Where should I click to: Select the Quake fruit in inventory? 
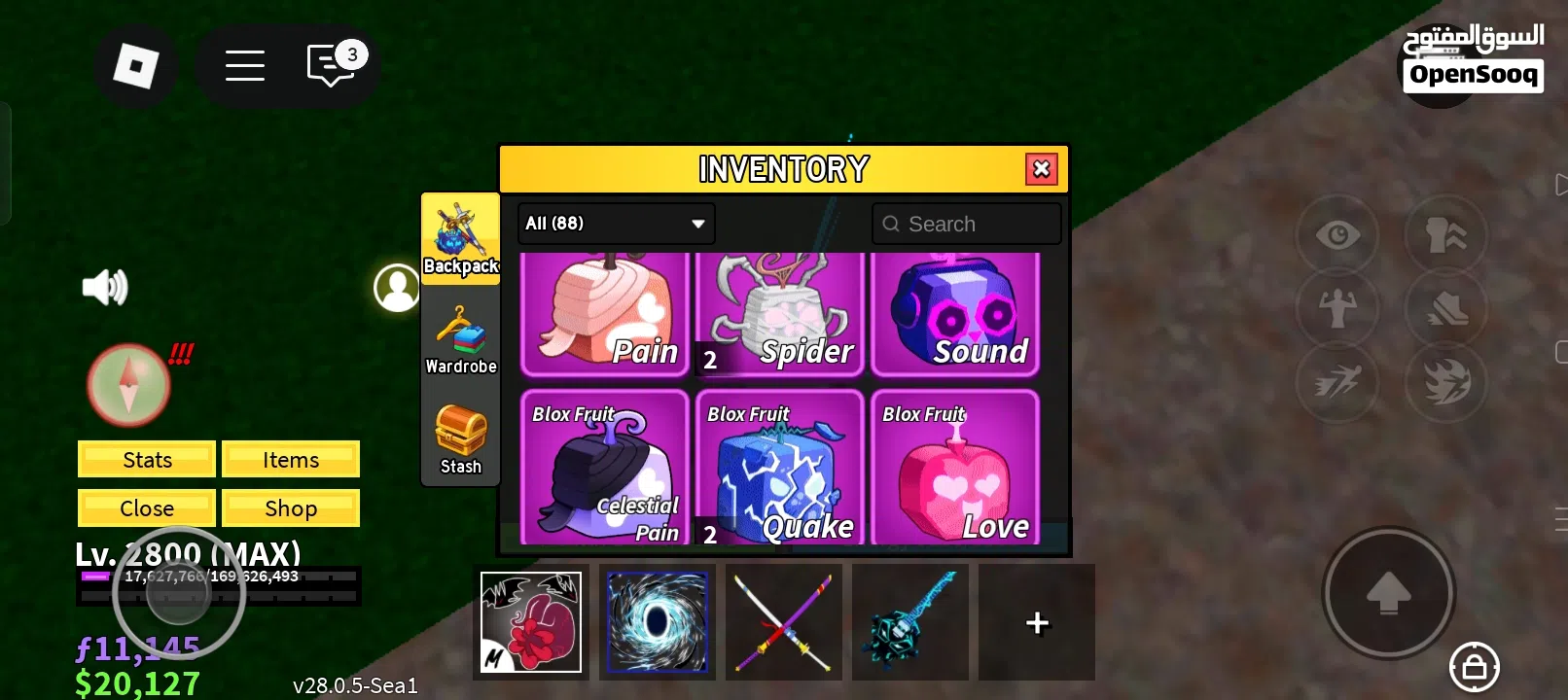click(779, 467)
